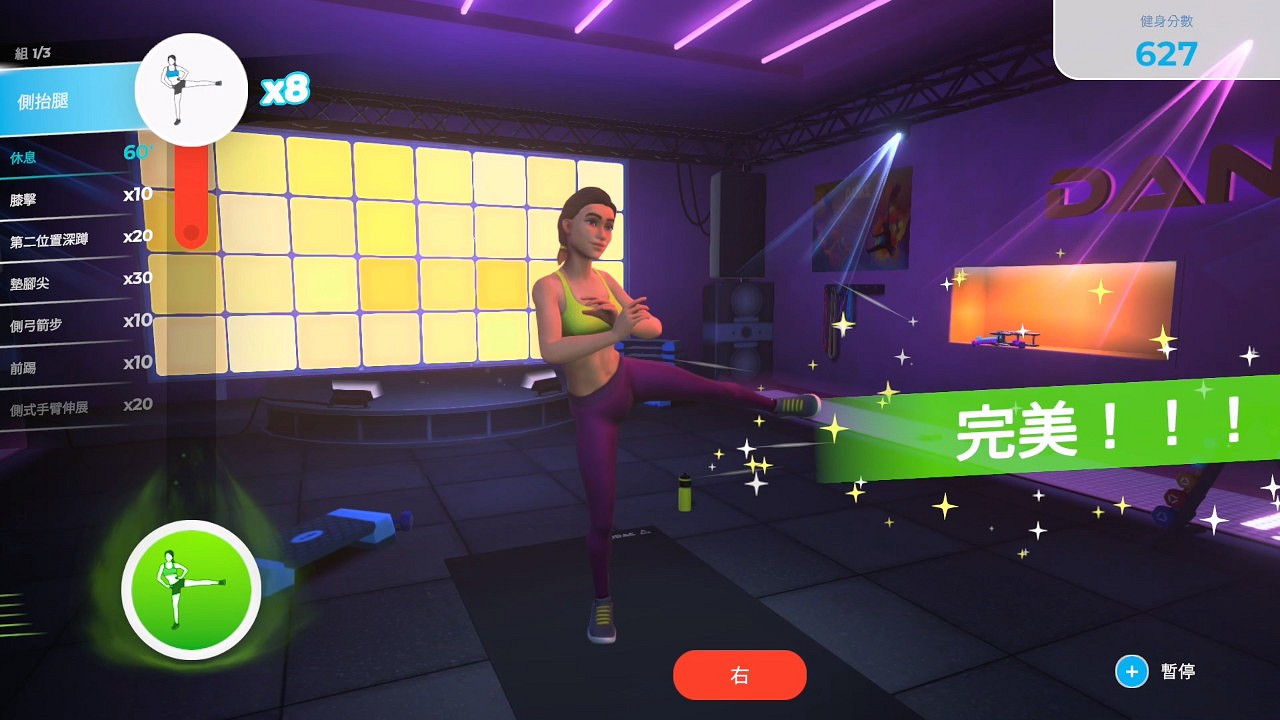Click the x8 repetition counter badge

point(284,90)
